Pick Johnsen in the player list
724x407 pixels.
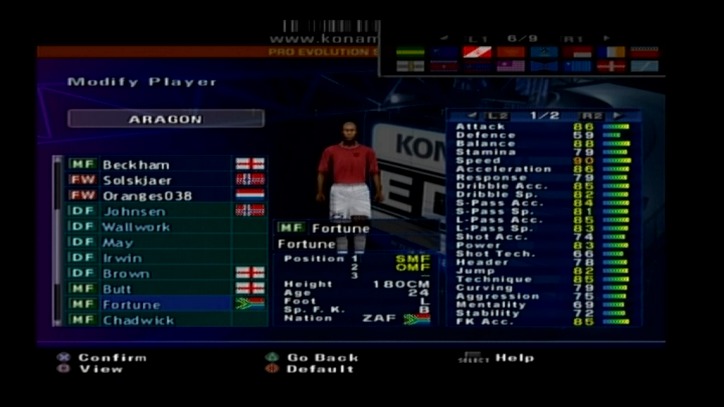pos(150,211)
